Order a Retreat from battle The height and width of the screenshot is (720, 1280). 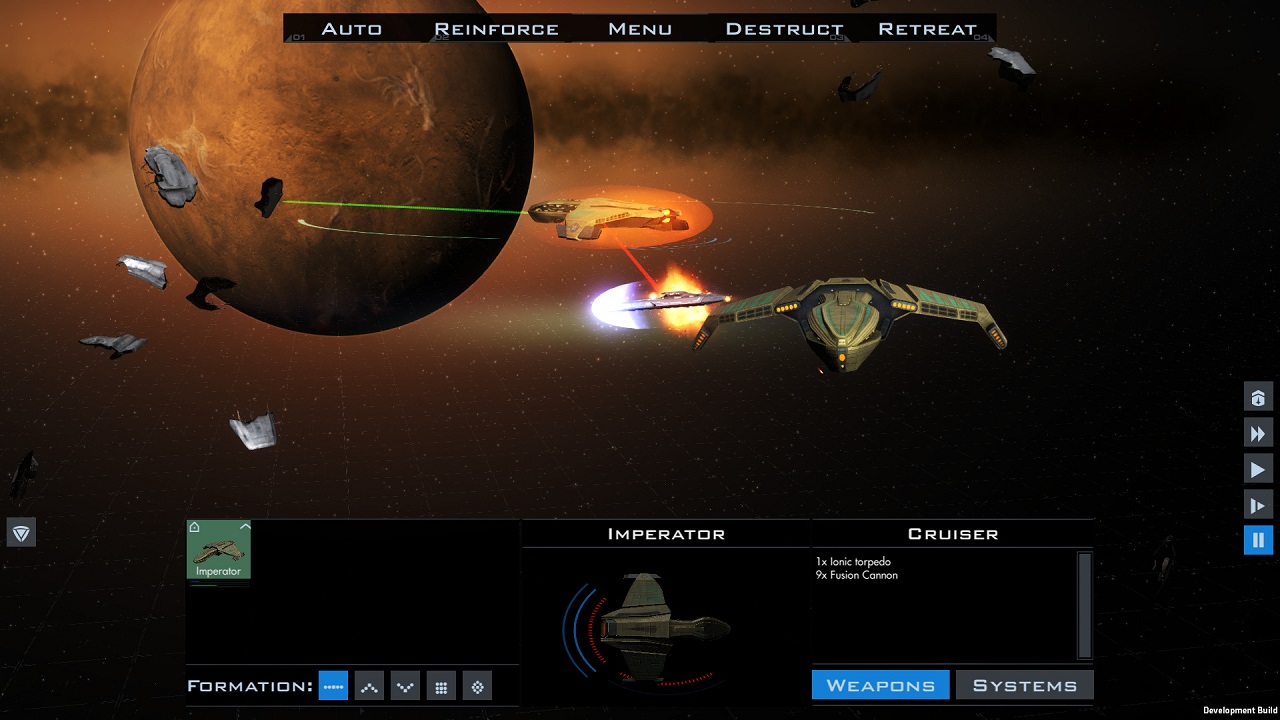coord(927,29)
